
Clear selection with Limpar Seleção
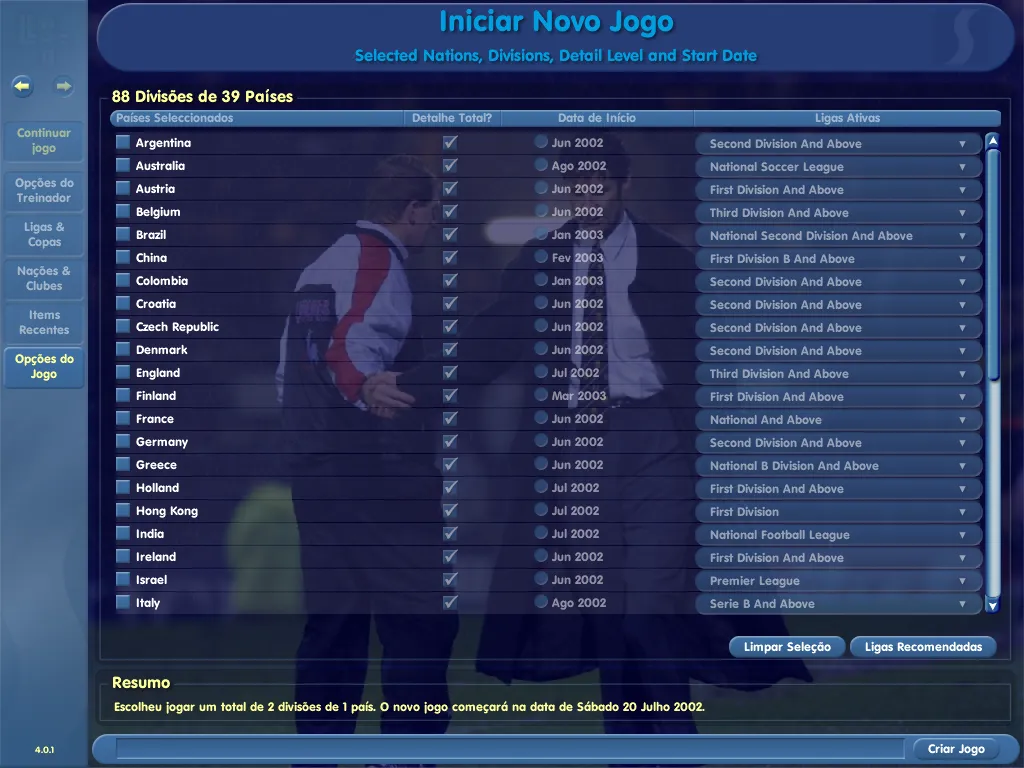pyautogui.click(x=787, y=647)
